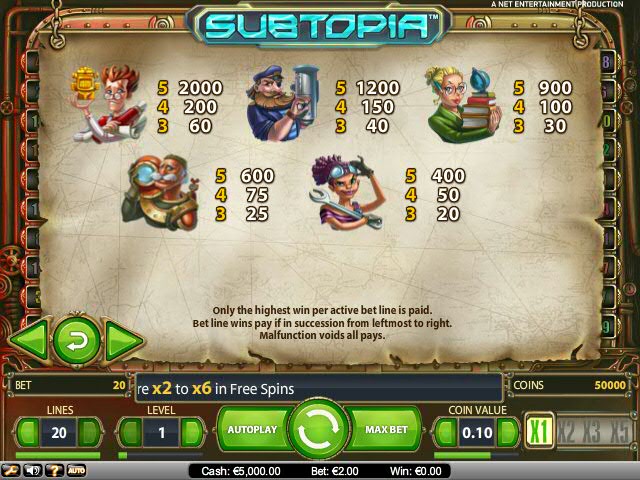Toggle the sound speaker icon
640x480 pixels.
[x=31, y=470]
